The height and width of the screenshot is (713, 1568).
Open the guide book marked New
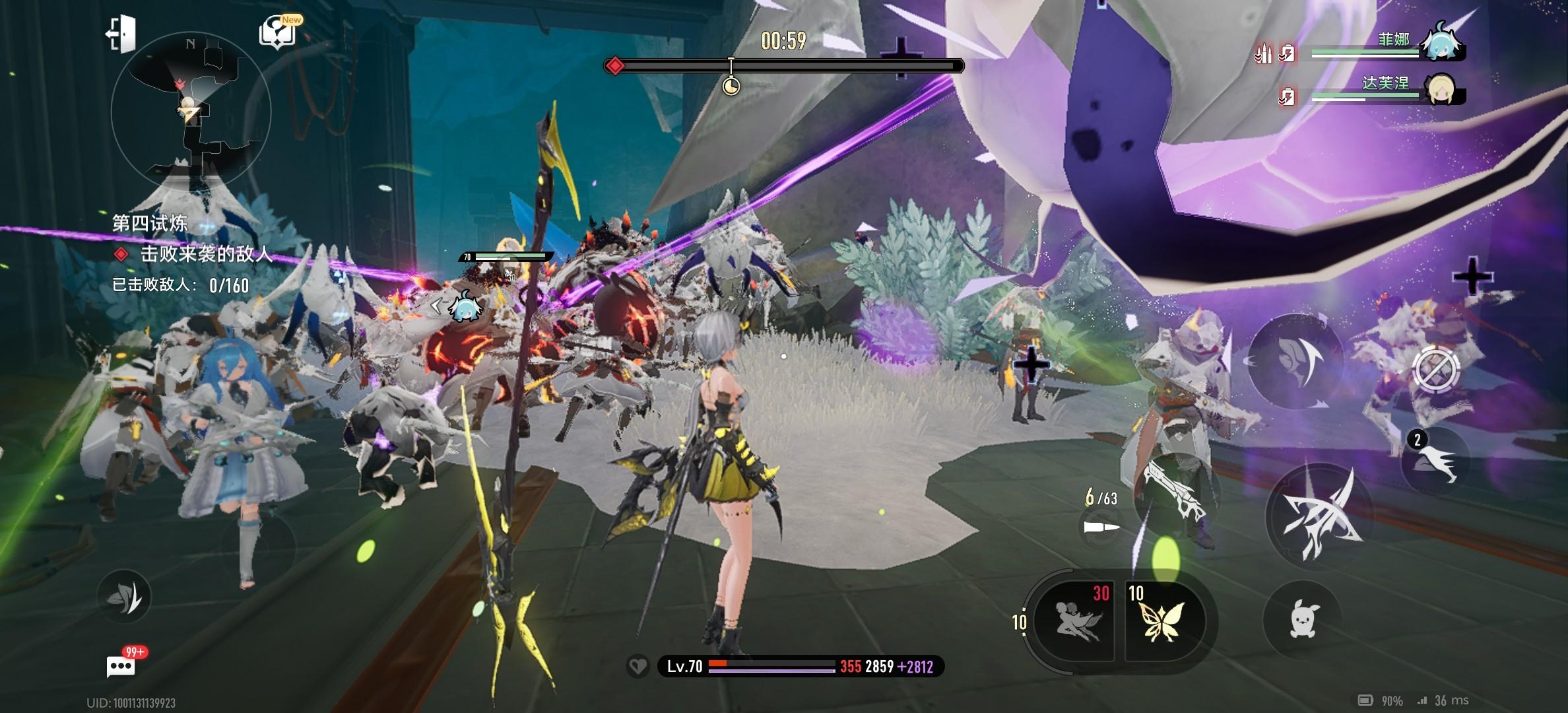pyautogui.click(x=278, y=32)
